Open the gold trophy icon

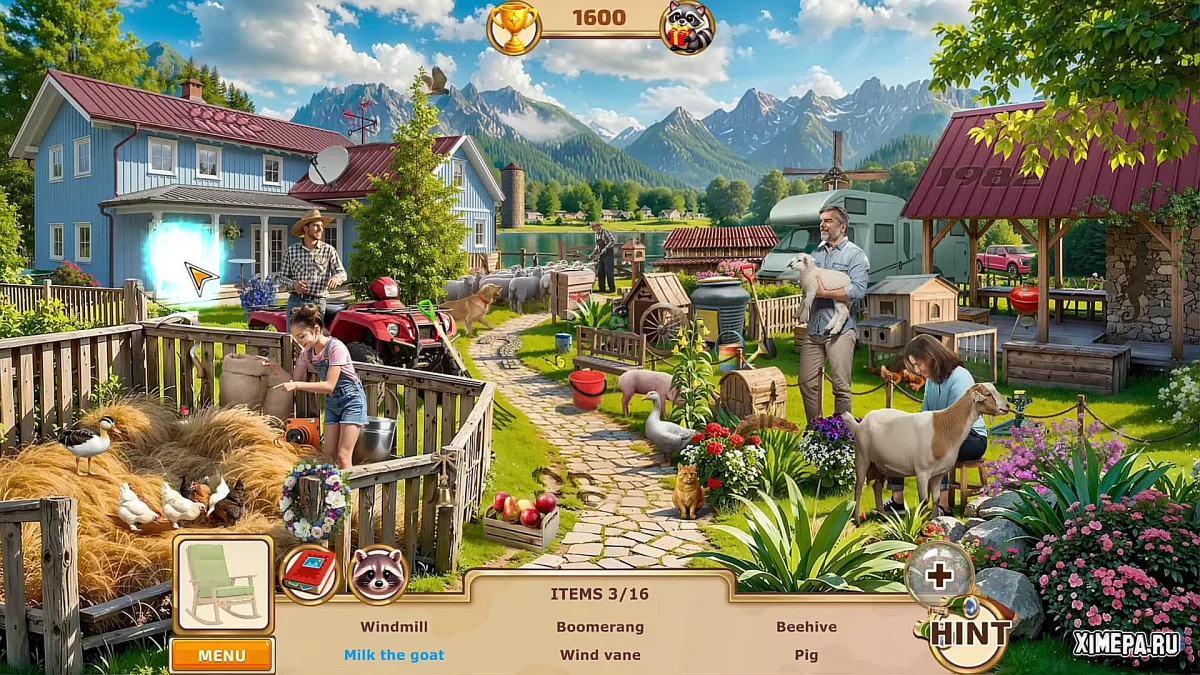[x=514, y=27]
